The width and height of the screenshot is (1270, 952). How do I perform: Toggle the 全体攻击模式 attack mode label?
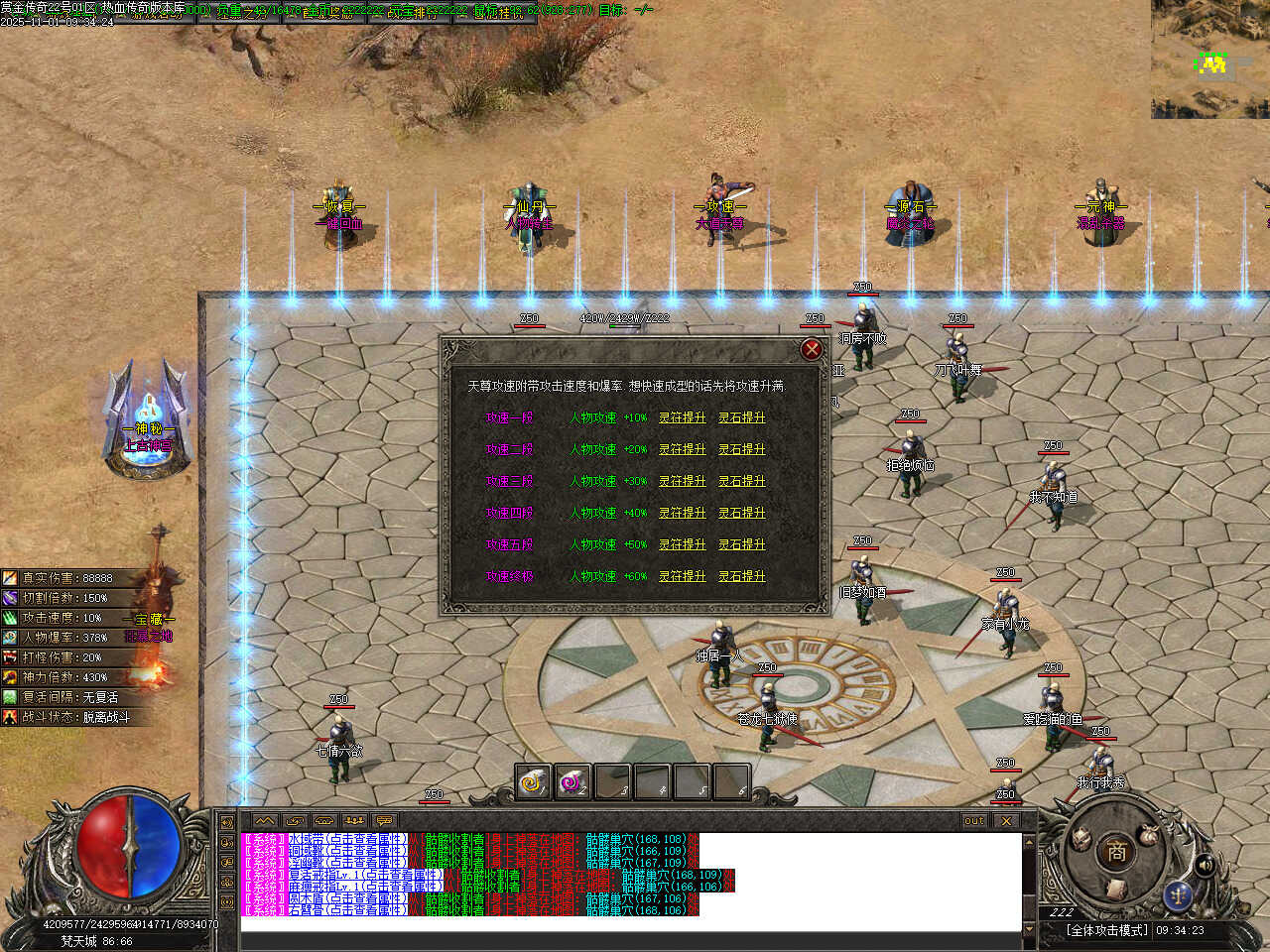(x=1106, y=930)
